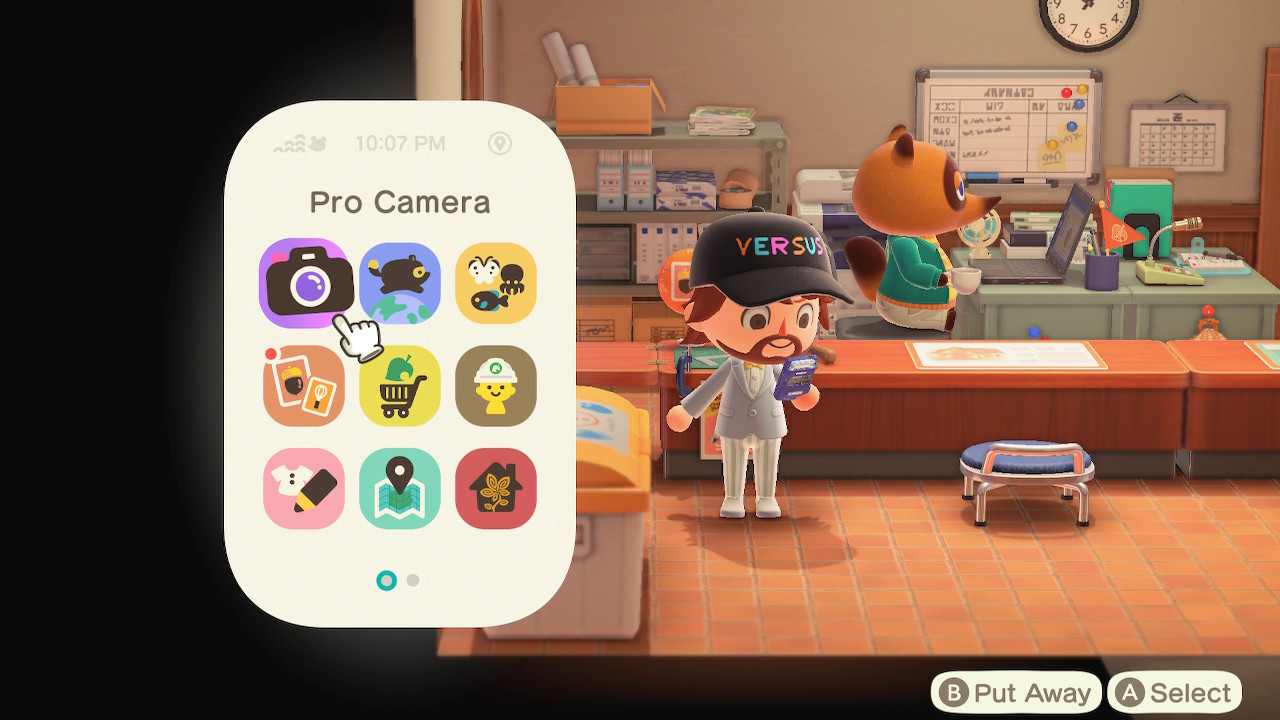This screenshot has width=1280, height=720.
Task: Select the filled first page dot
Action: pos(386,580)
